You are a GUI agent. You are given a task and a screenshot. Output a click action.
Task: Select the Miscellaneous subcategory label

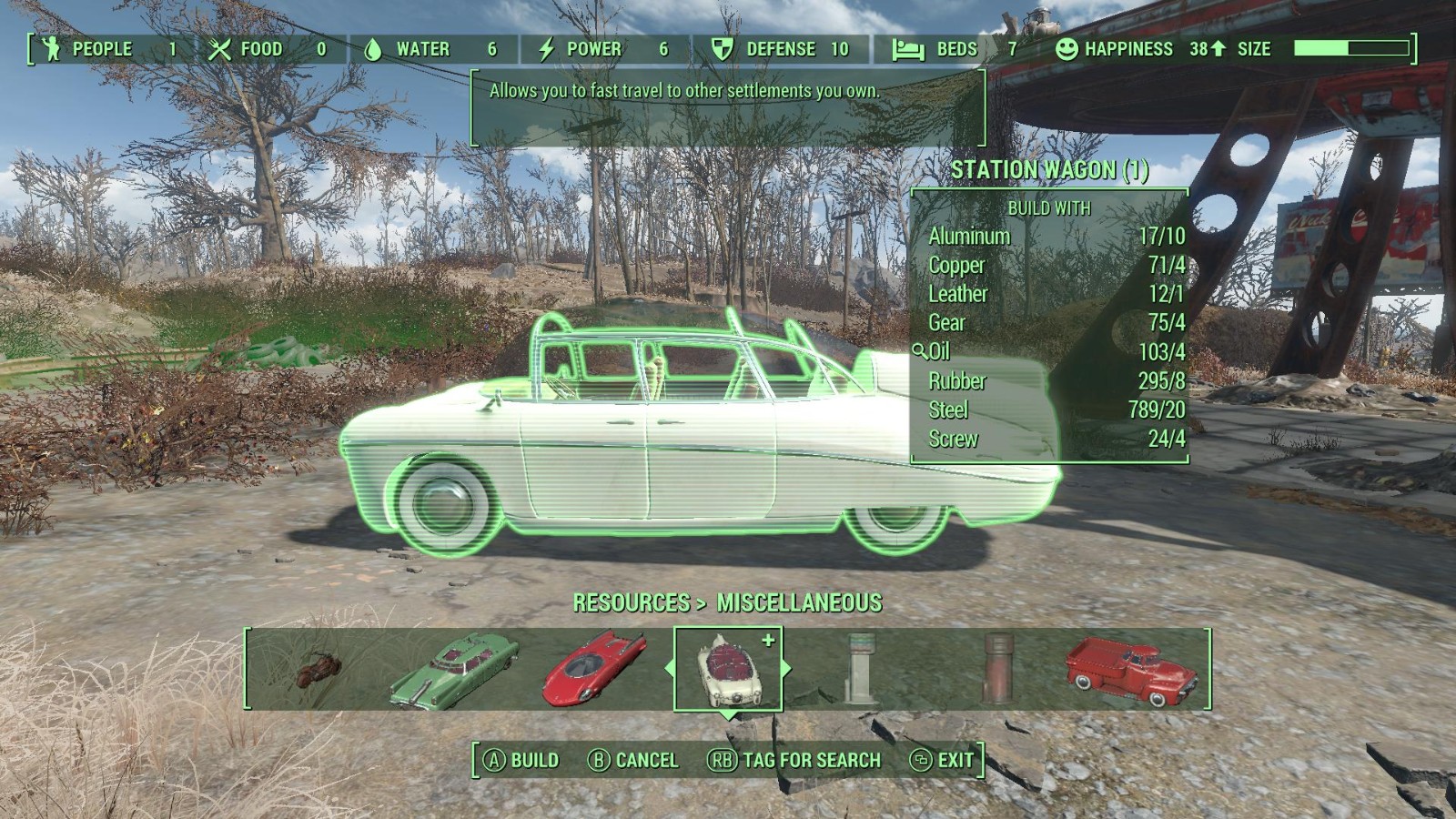point(799,602)
